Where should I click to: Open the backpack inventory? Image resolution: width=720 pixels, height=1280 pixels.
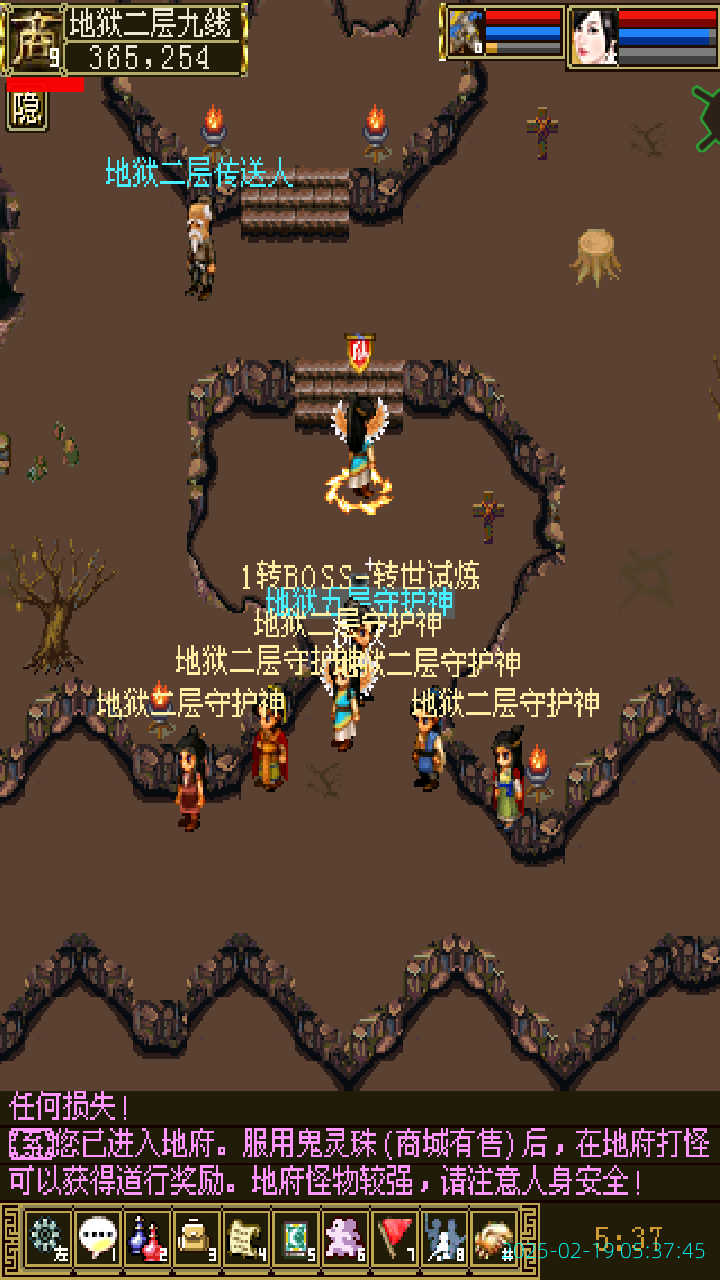196,1239
